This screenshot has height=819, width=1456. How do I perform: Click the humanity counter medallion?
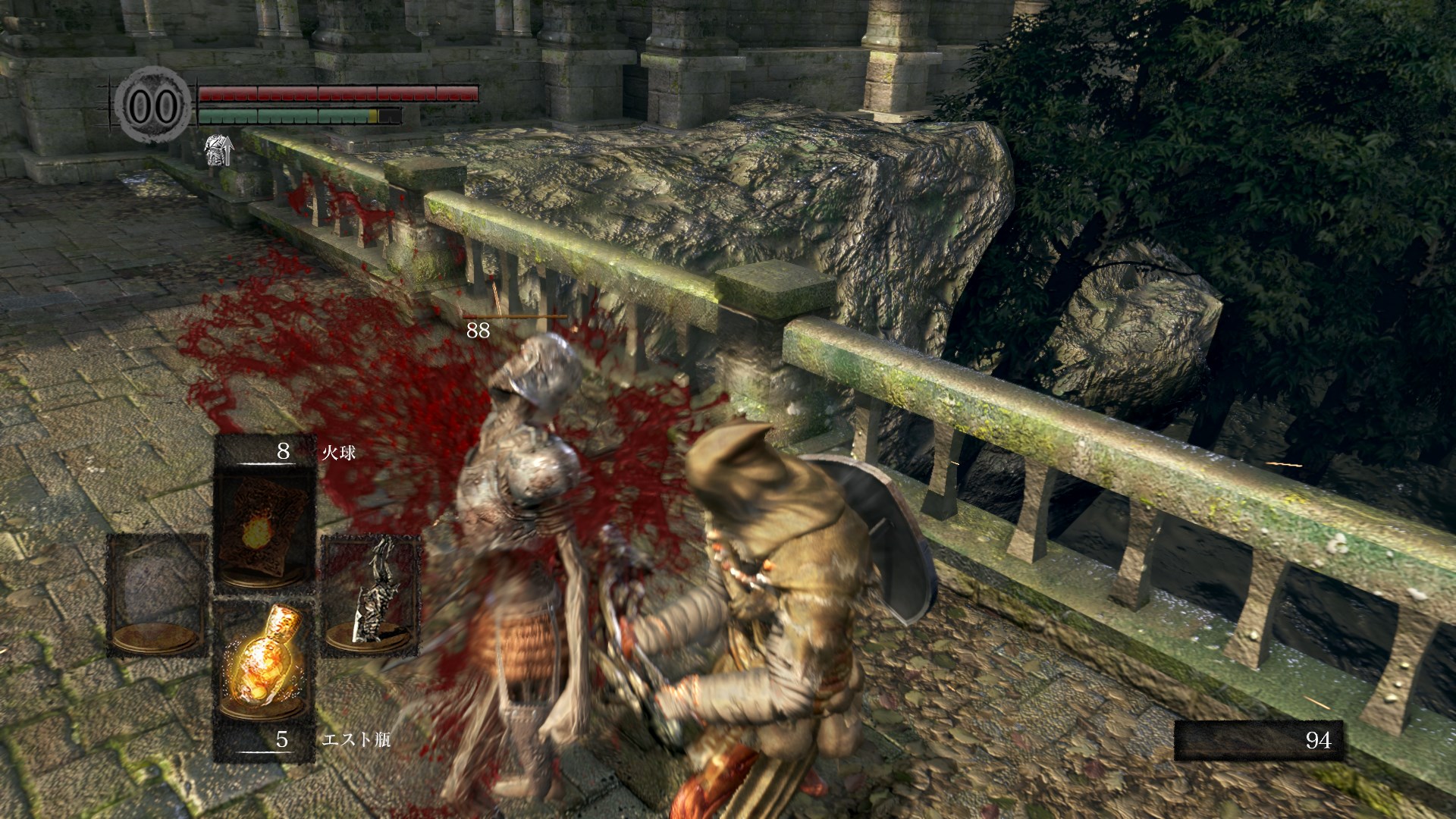(154, 105)
